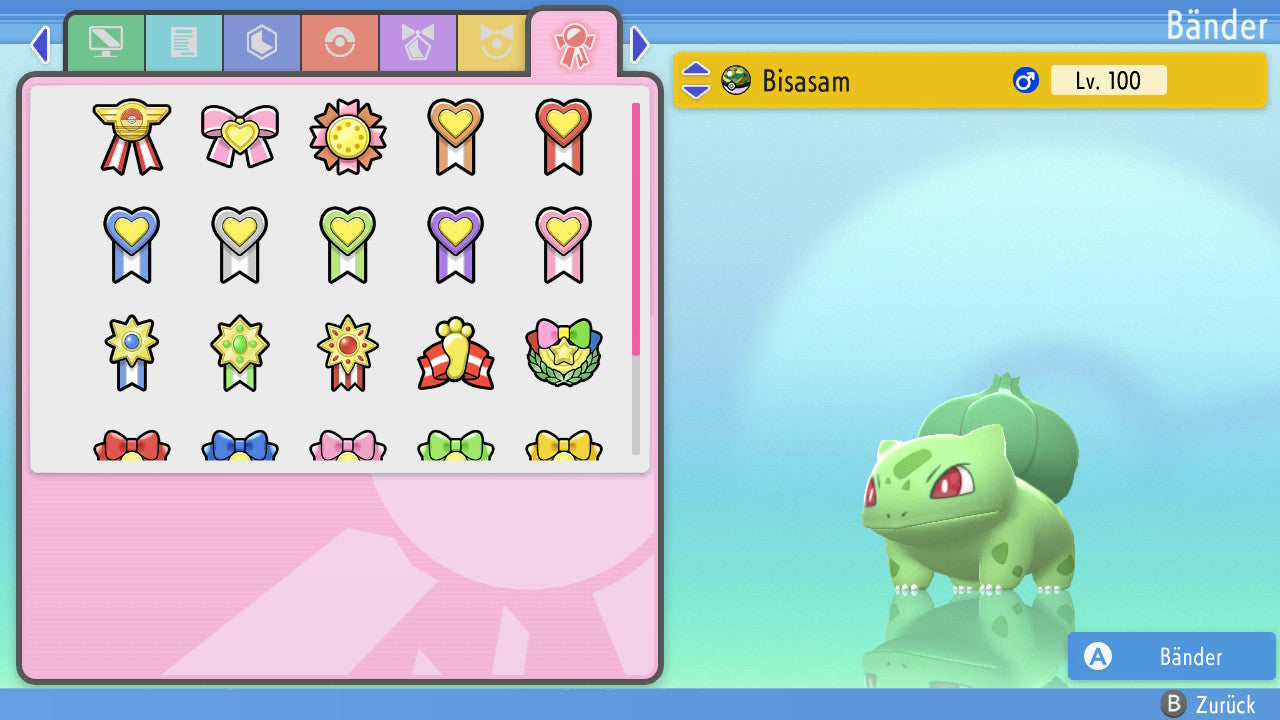Select the pink ribbons tab
This screenshot has height=720, width=1280.
point(574,43)
